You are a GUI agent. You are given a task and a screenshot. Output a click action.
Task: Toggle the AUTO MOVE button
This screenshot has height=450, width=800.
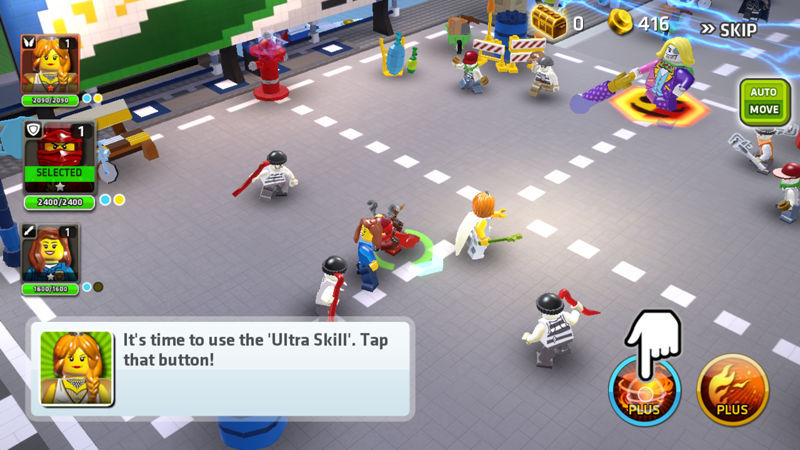click(x=763, y=101)
